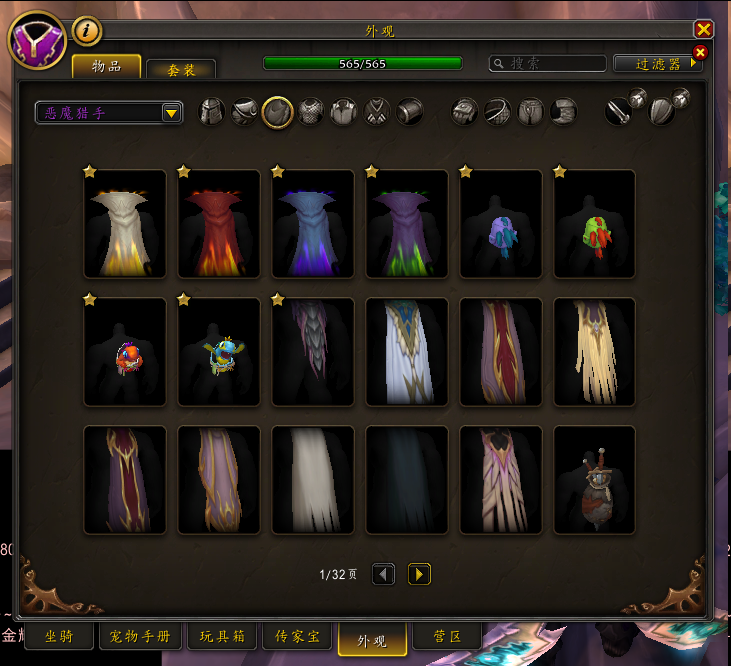
Task: Show the 传家宝 heirlooms tab
Action: [297, 635]
